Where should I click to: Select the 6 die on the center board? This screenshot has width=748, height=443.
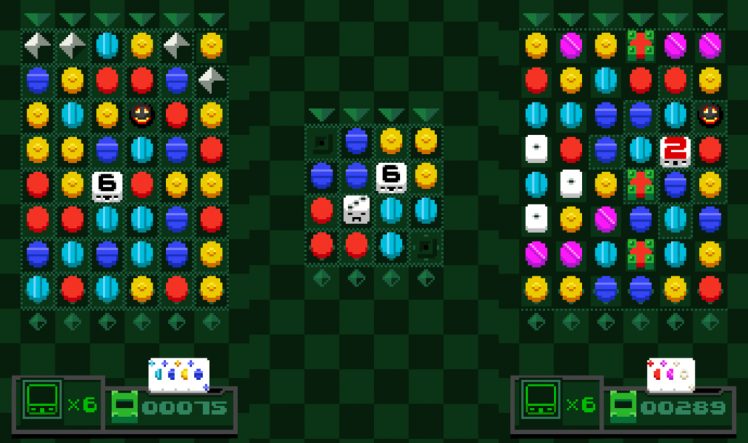coord(391,177)
